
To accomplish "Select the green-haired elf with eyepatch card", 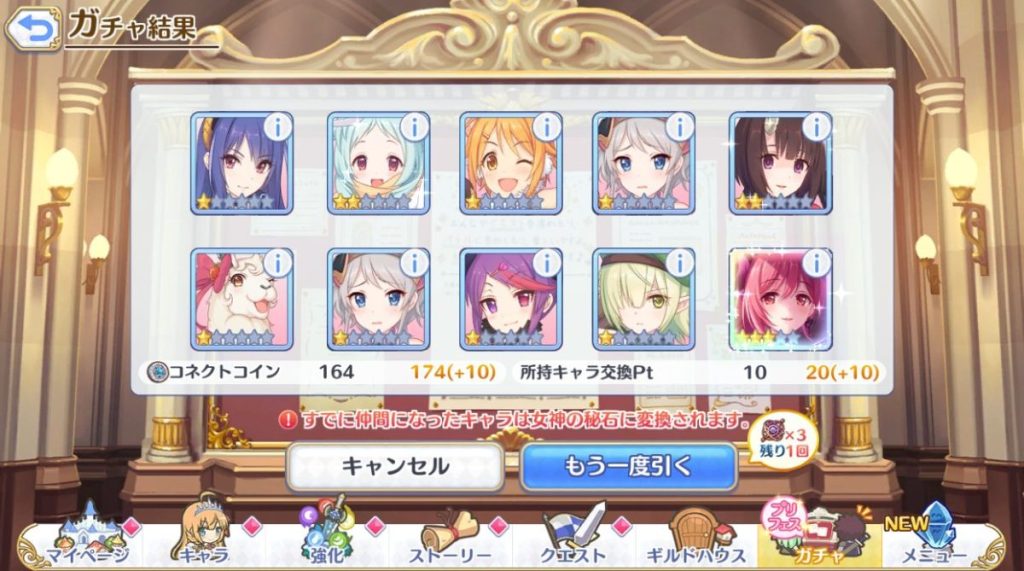I will pos(645,299).
